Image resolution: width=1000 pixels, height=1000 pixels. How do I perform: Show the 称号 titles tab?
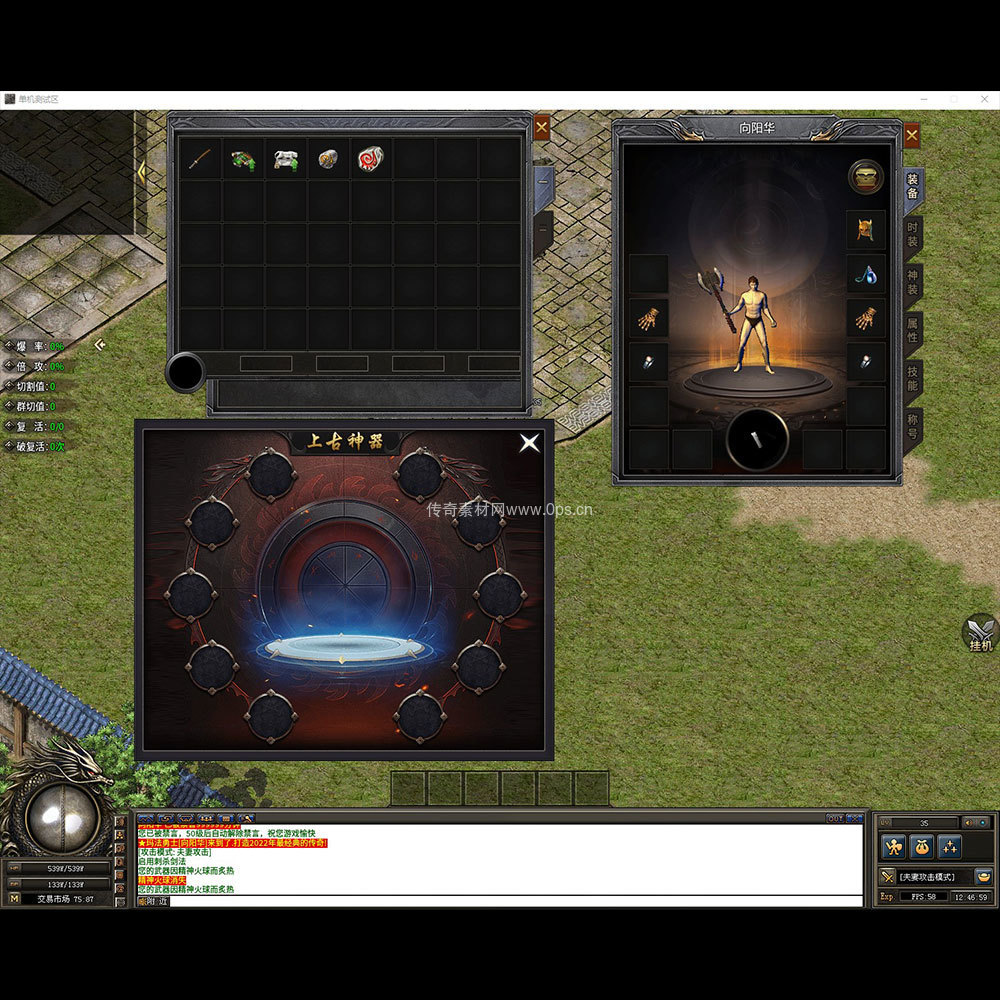912,424
